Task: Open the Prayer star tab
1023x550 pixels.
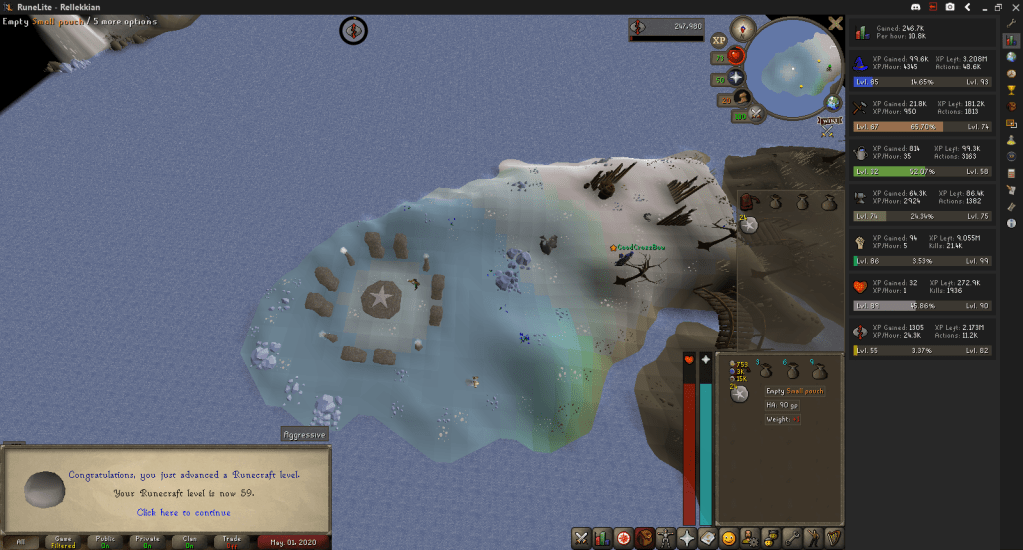Action: (x=685, y=538)
